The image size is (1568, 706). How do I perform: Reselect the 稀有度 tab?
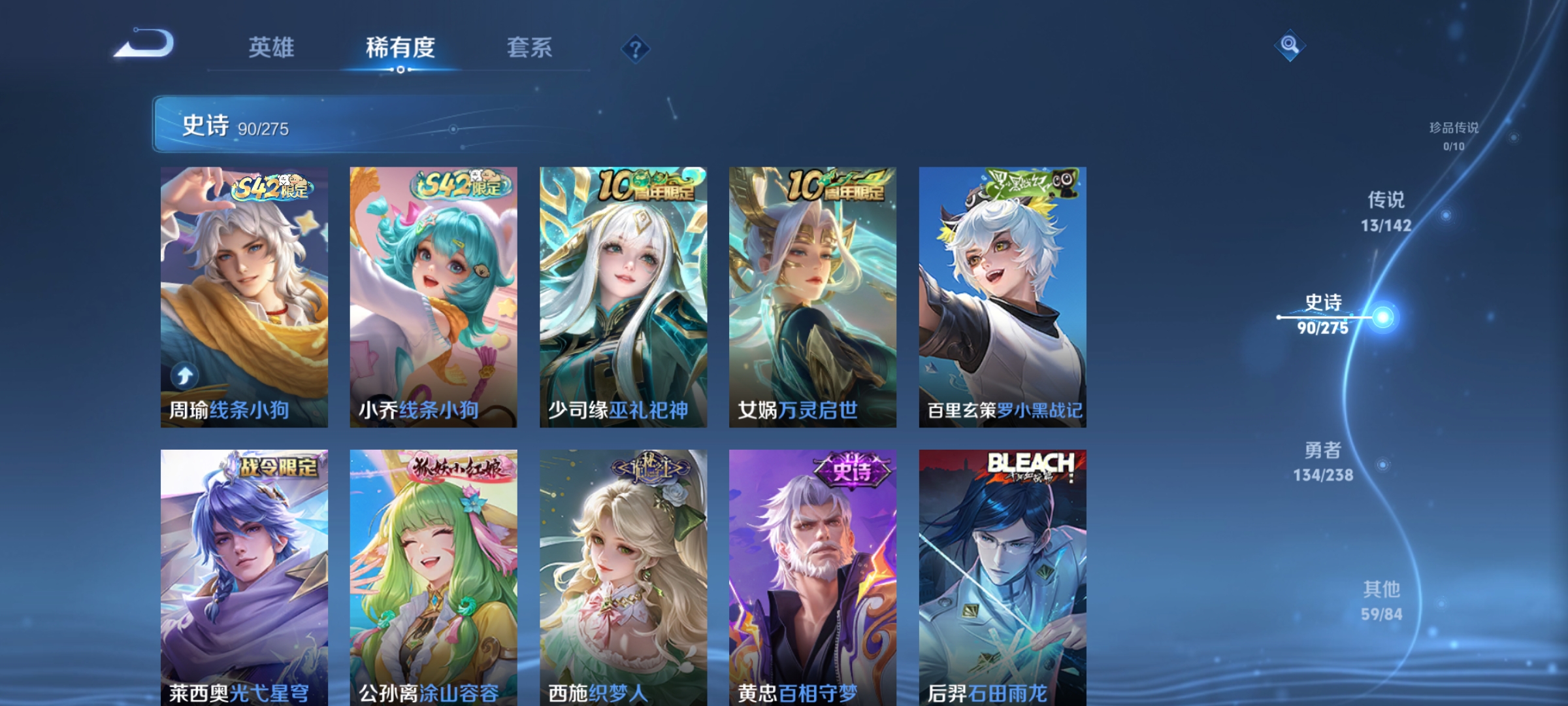(x=401, y=47)
